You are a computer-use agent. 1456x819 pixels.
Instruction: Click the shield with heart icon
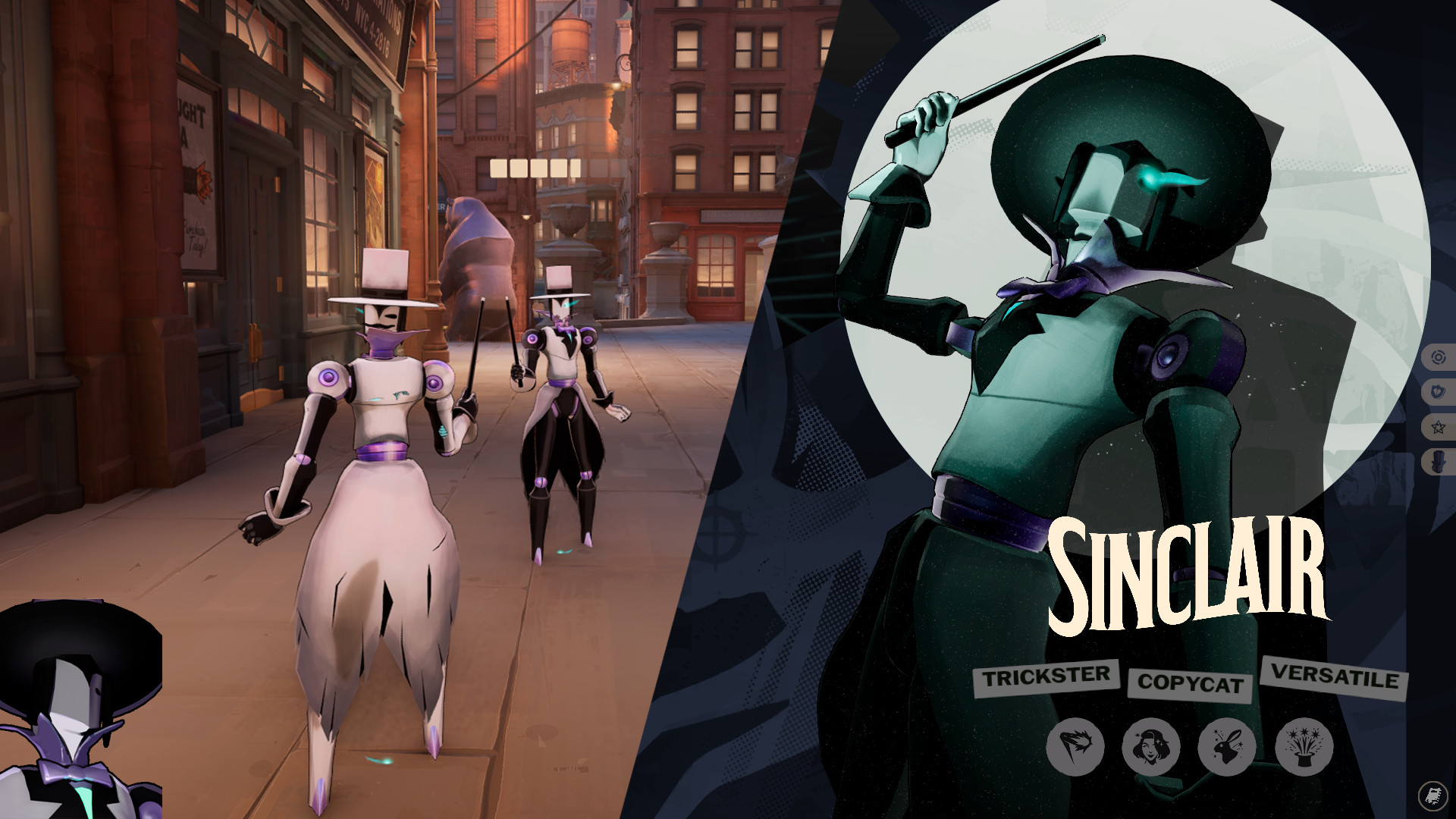(1439, 389)
